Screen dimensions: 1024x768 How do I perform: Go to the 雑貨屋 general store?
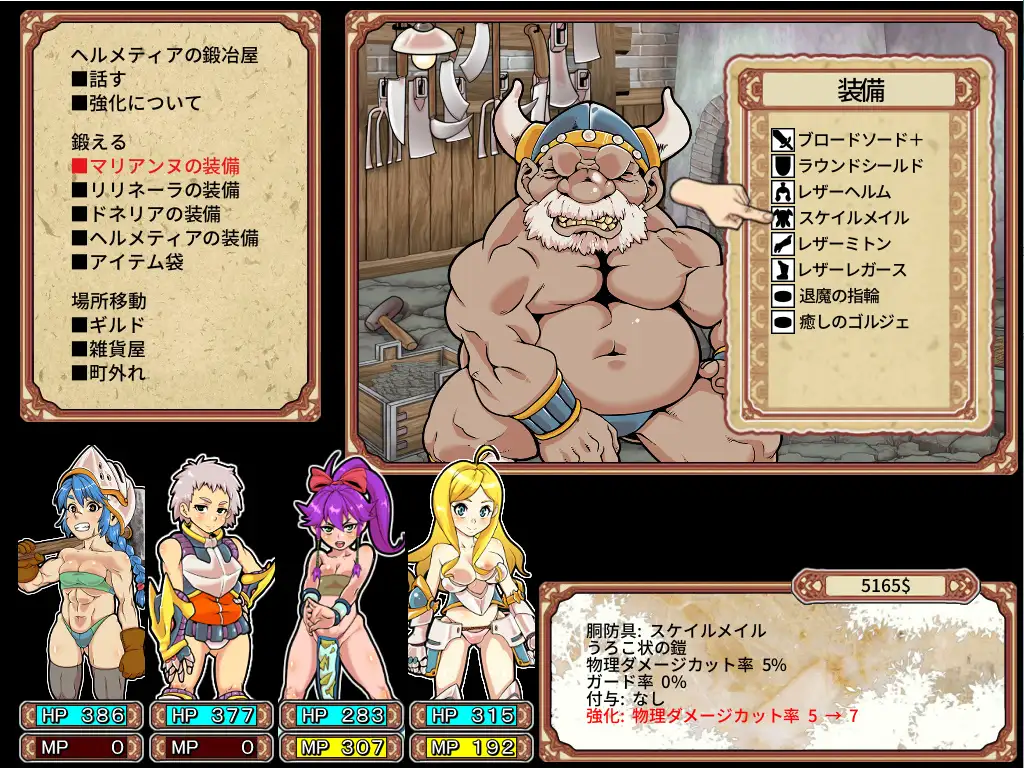(108, 349)
